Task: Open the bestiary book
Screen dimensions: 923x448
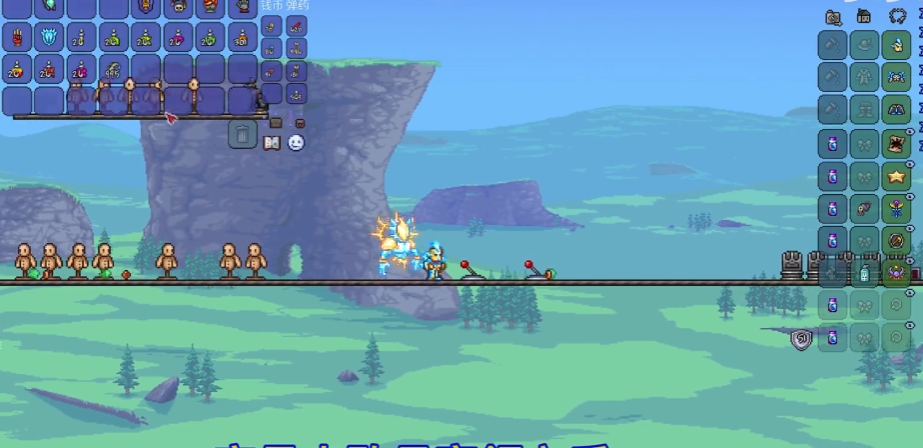Action: click(271, 143)
